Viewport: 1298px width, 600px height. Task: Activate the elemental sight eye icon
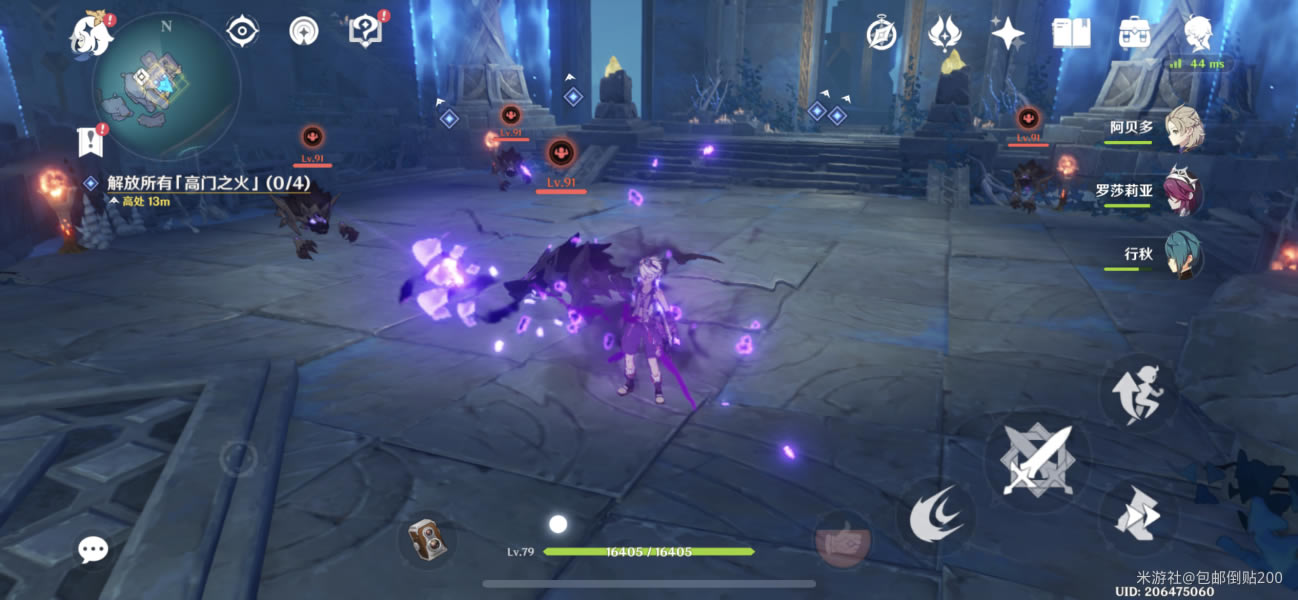242,32
